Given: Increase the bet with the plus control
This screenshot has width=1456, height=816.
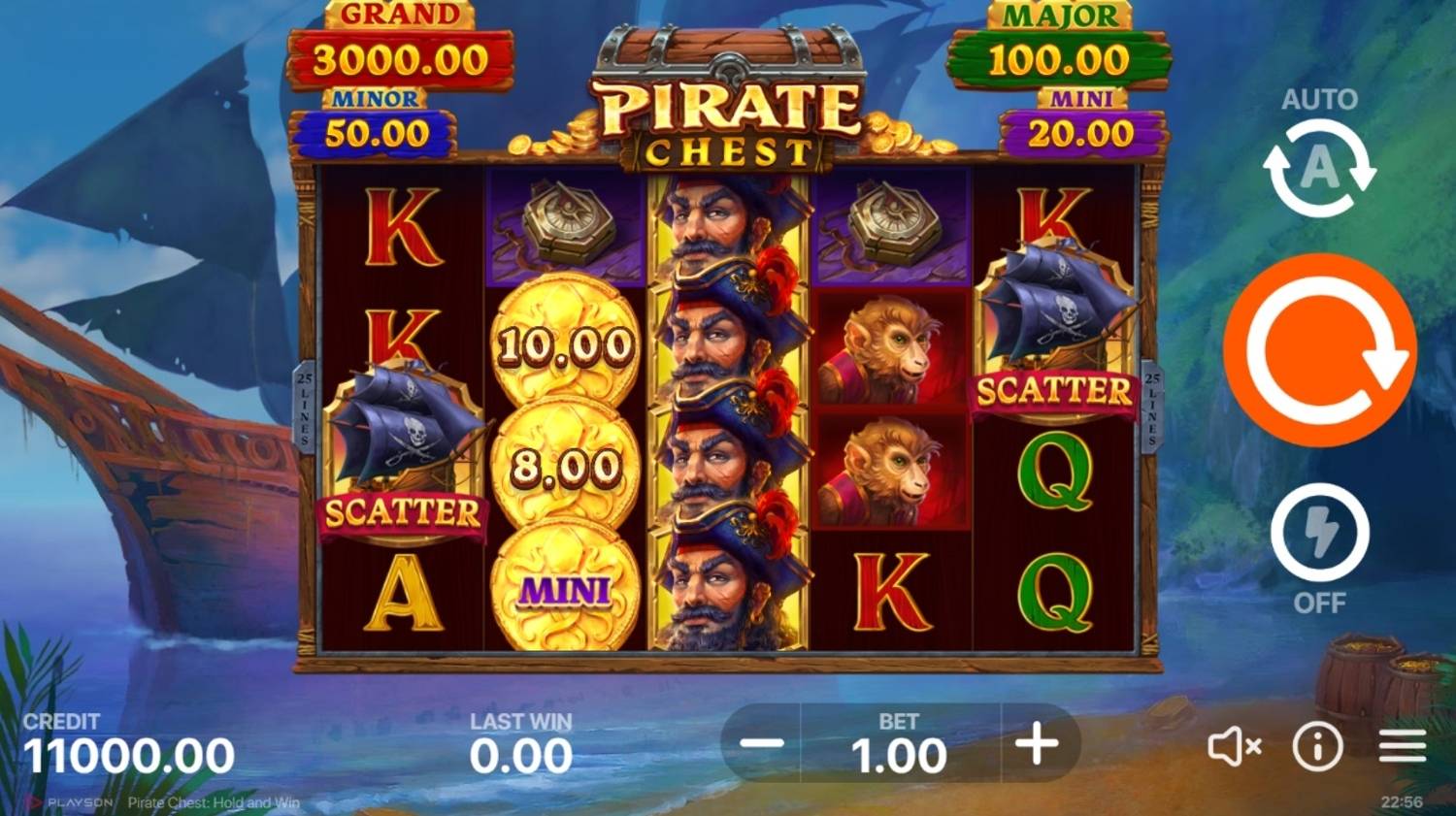Looking at the screenshot, I should pos(1039,745).
